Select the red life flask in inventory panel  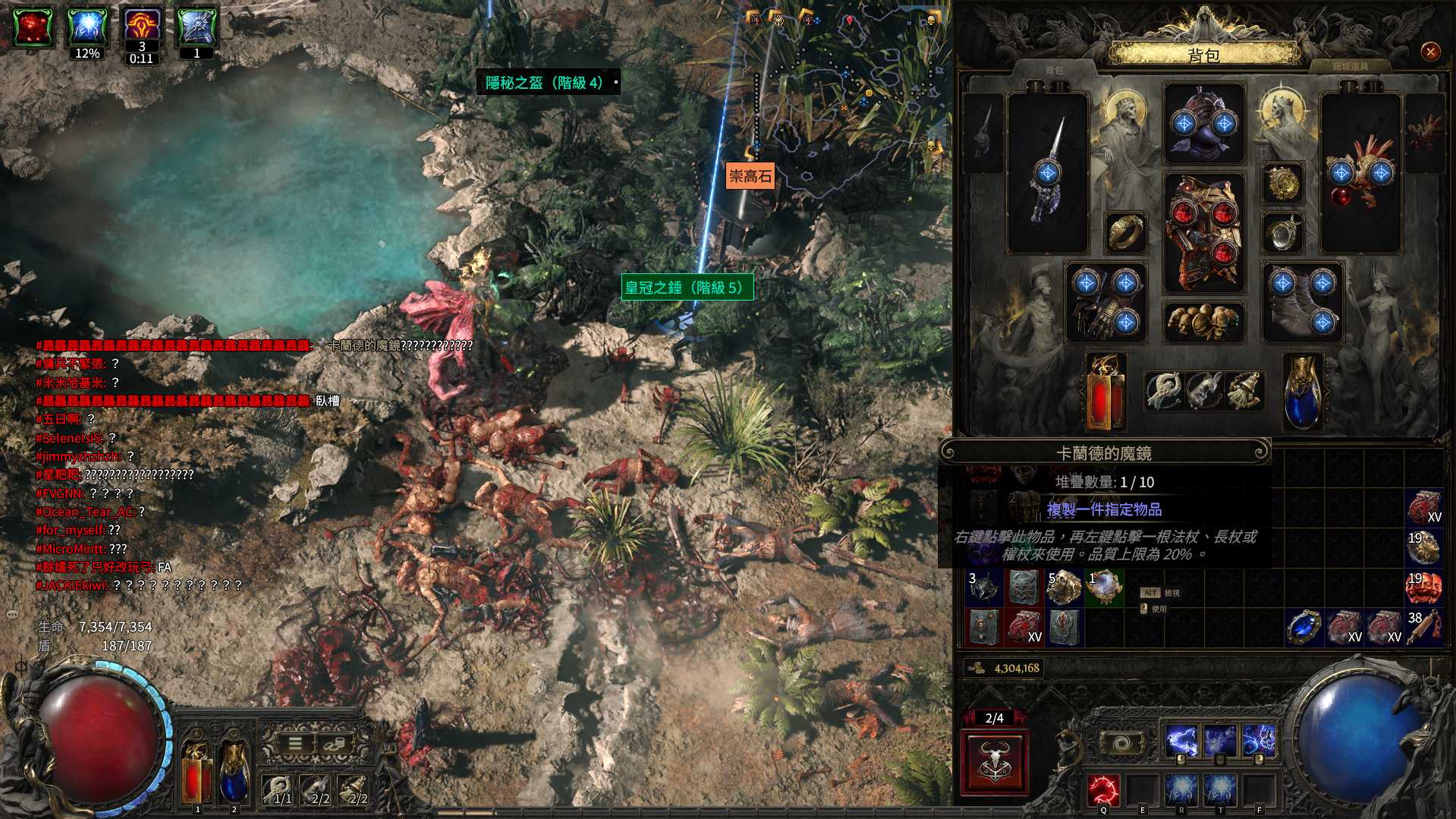click(x=1105, y=392)
